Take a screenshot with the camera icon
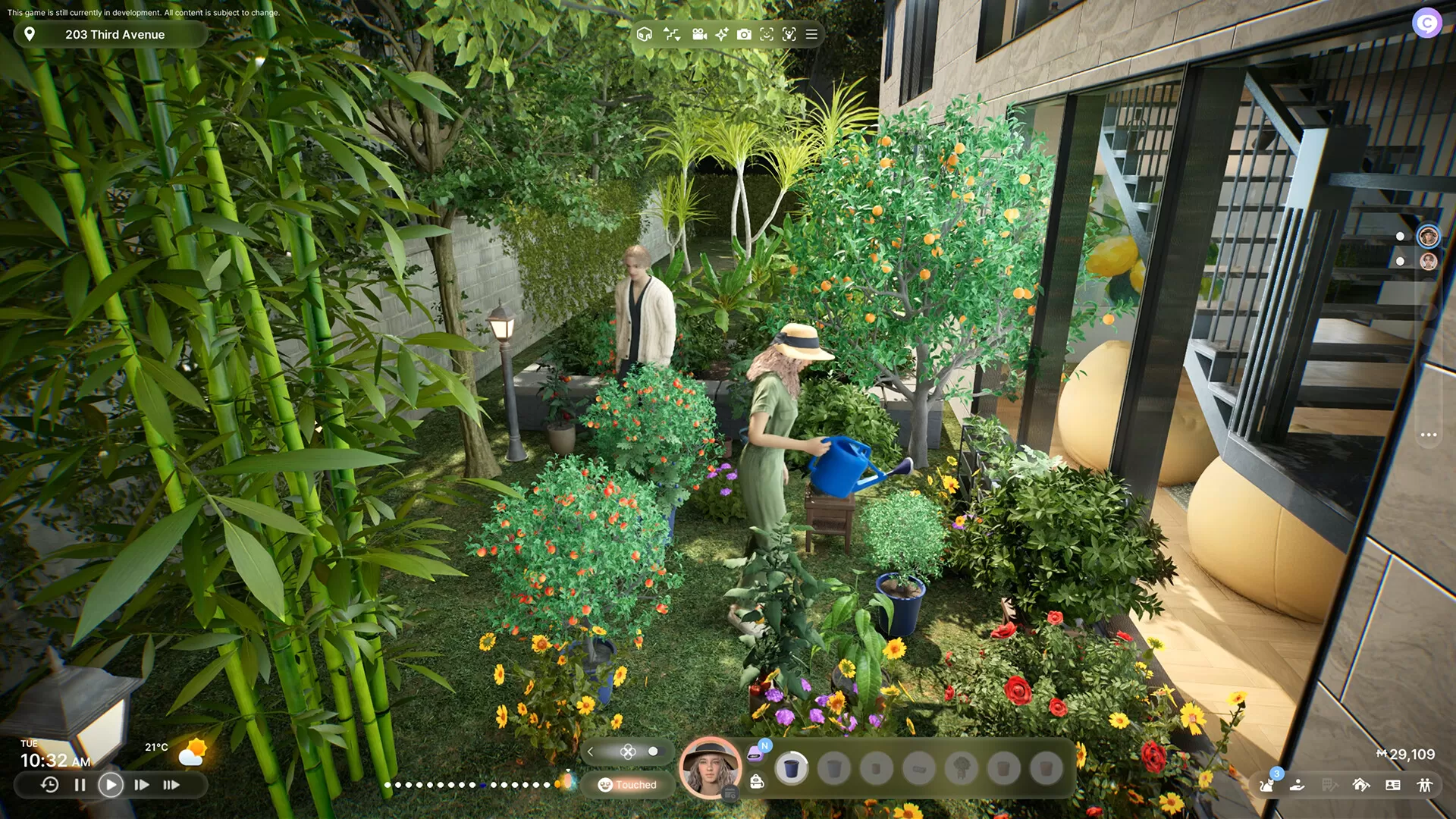Screen dimensions: 1456x819 click(x=745, y=34)
